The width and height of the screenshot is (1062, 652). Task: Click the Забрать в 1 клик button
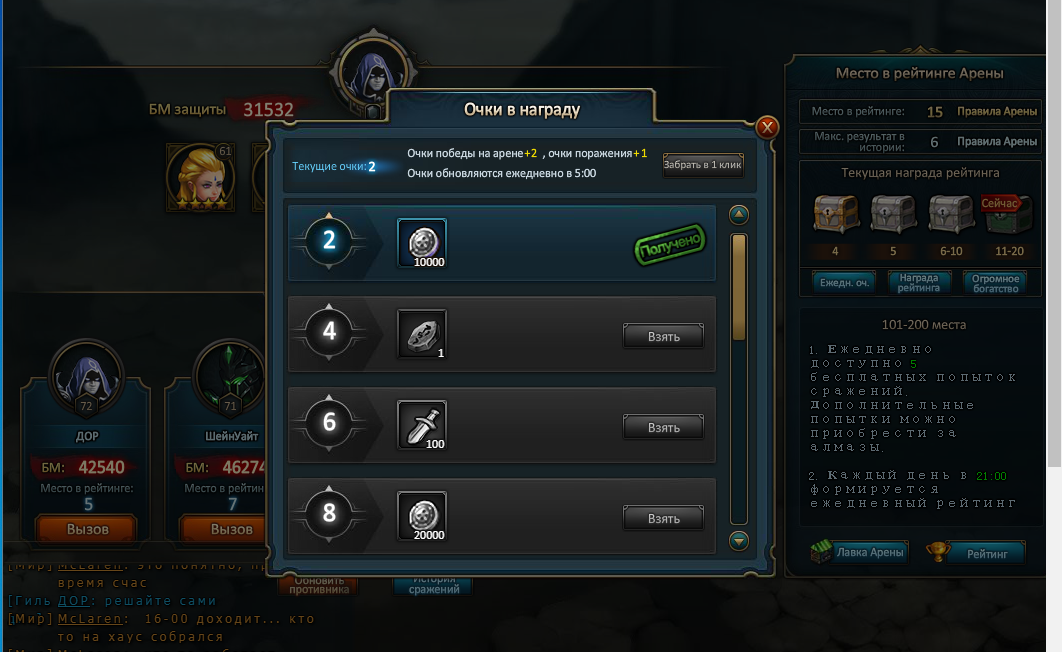(x=703, y=165)
